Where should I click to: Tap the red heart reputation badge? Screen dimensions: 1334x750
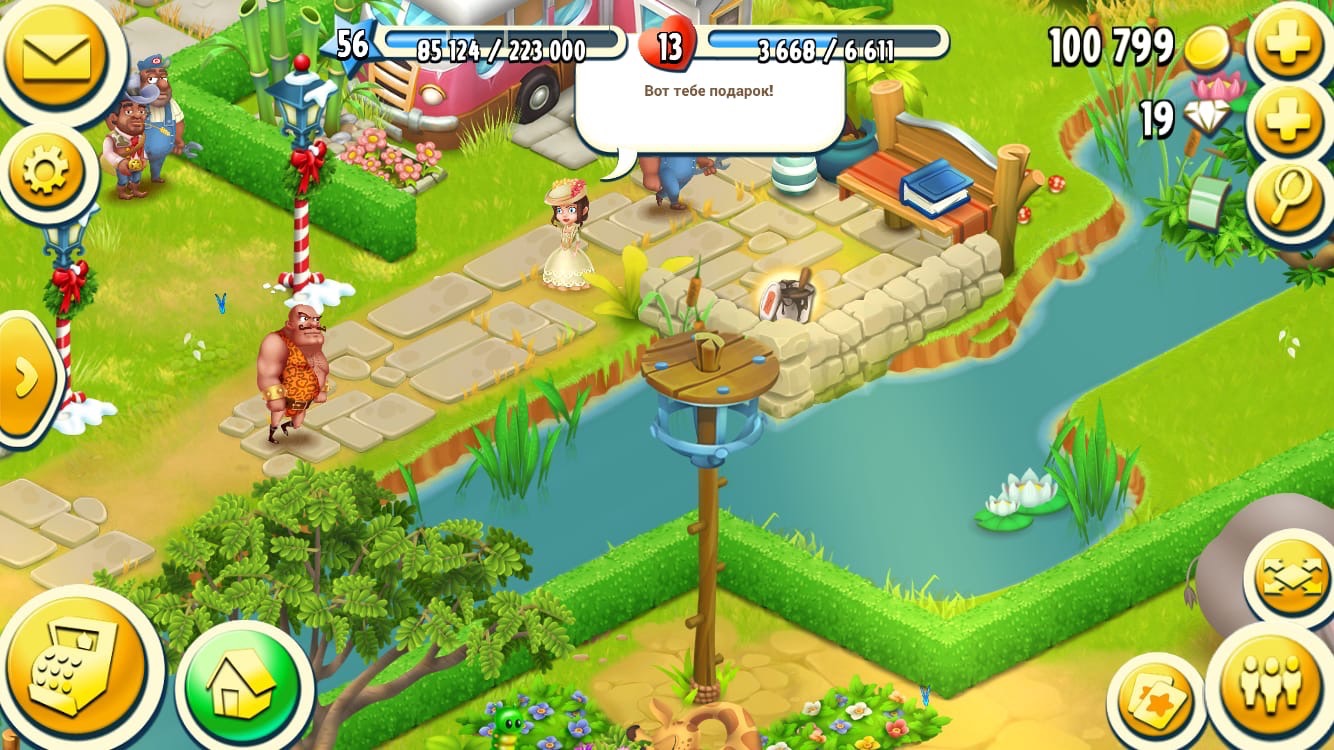(667, 46)
